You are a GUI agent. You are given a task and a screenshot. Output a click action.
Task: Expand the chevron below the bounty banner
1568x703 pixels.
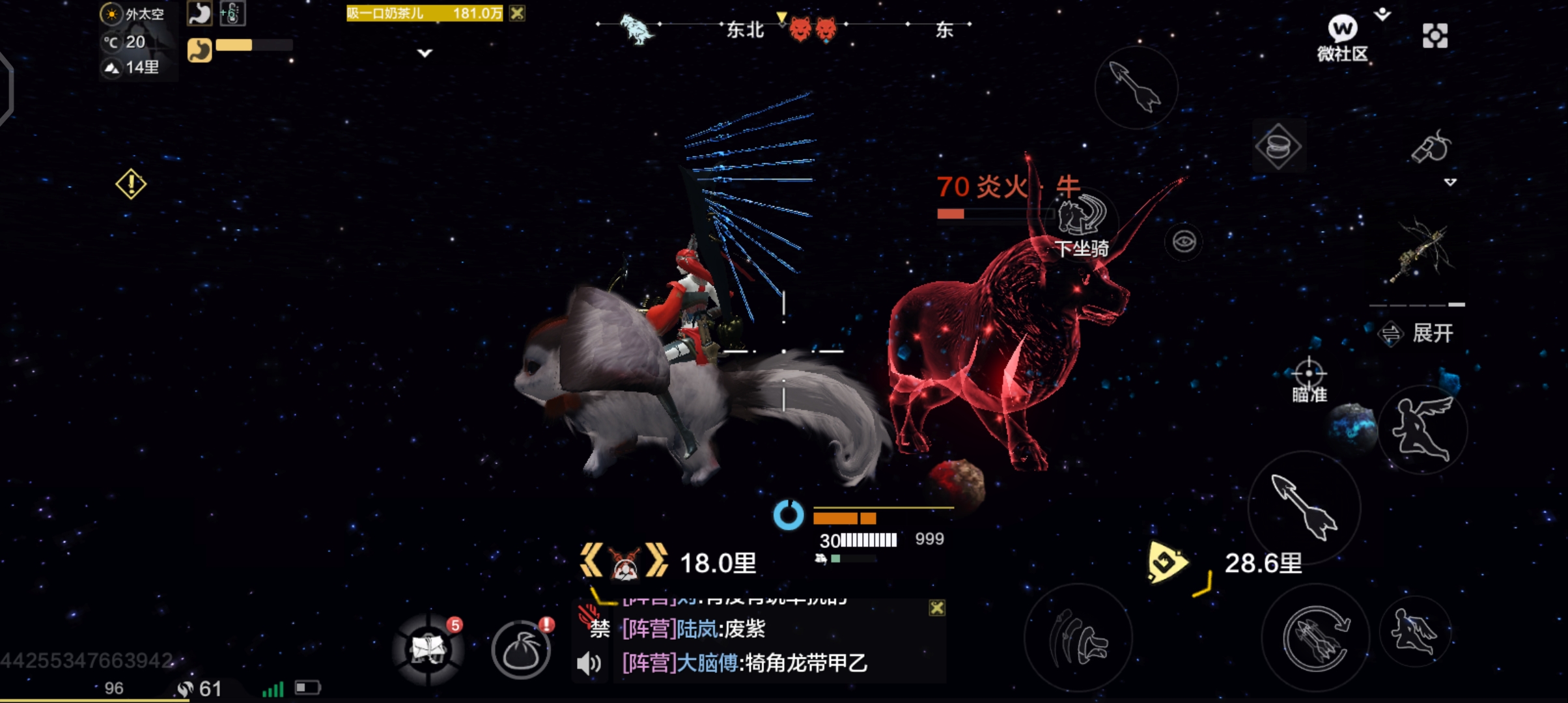point(424,53)
